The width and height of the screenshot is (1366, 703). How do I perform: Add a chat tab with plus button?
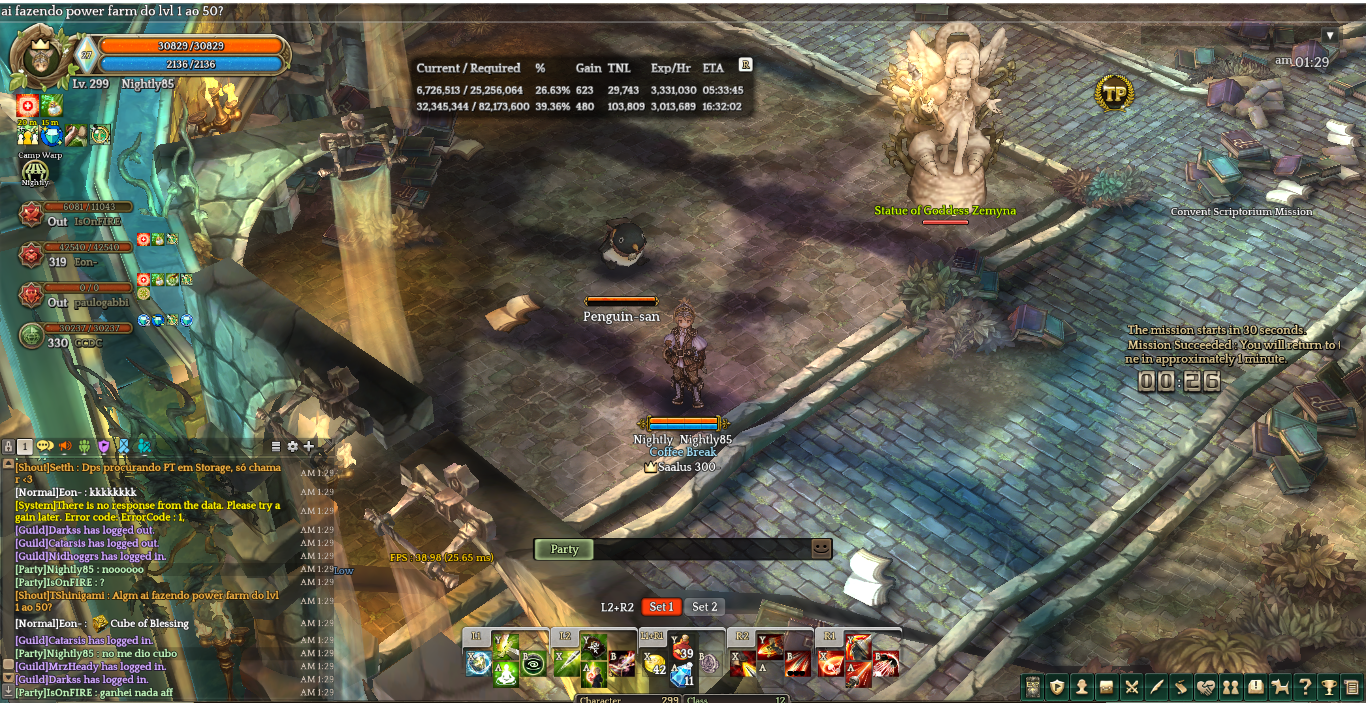point(309,446)
